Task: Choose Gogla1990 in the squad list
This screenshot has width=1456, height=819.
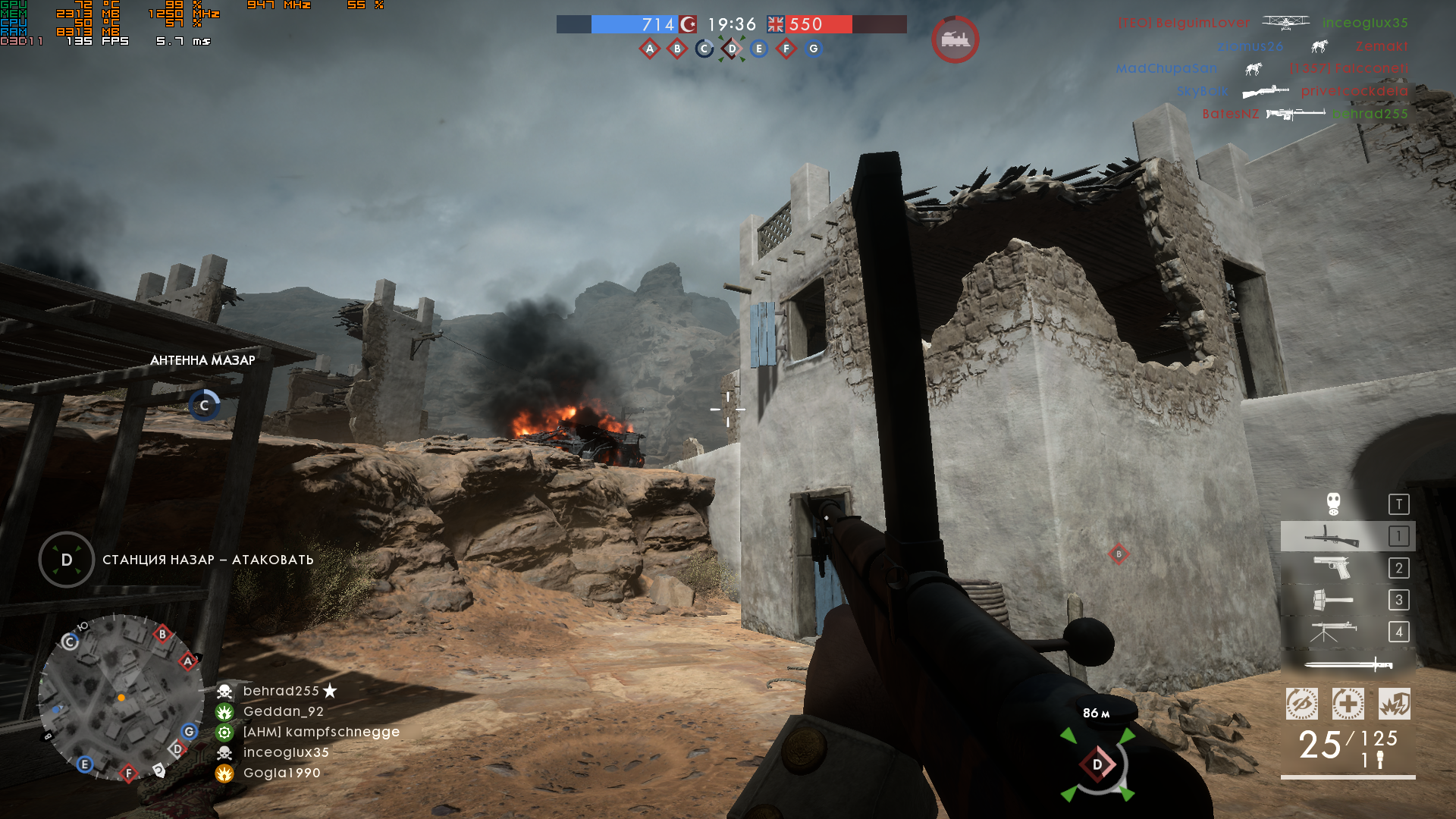Action: (281, 773)
